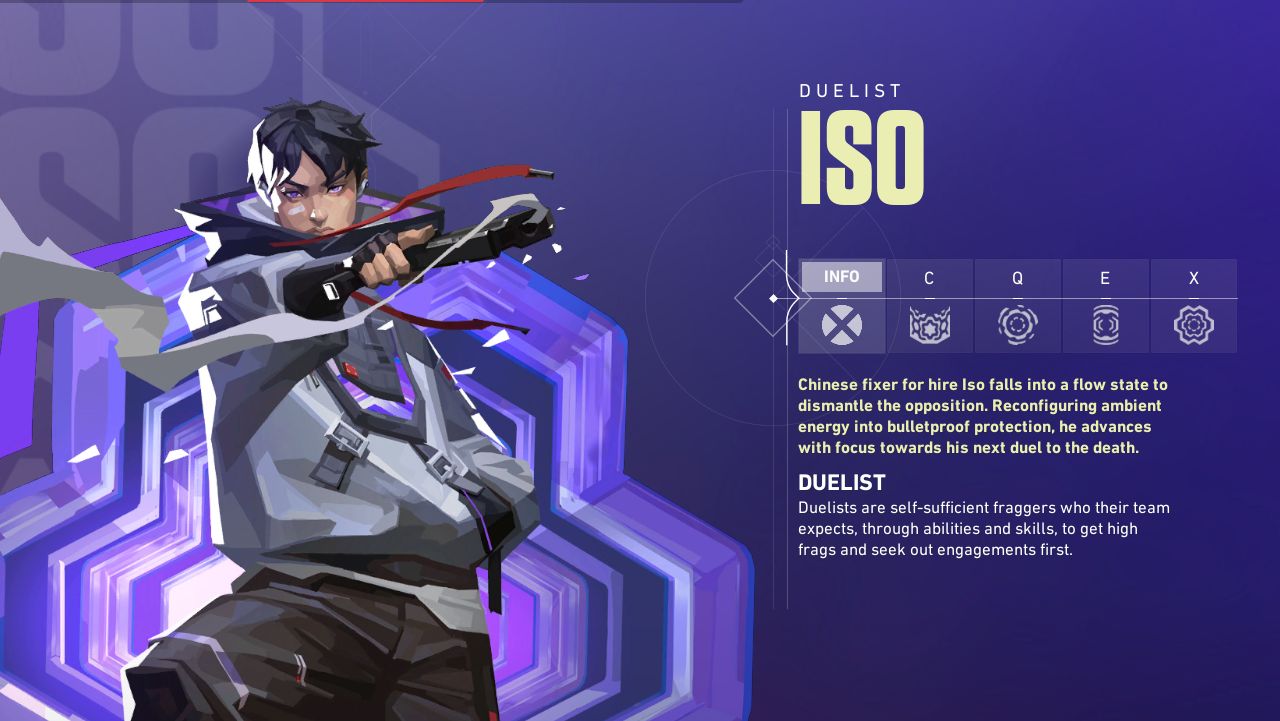Switch to the Q ability tab
The width and height of the screenshot is (1280, 721).
(1017, 306)
